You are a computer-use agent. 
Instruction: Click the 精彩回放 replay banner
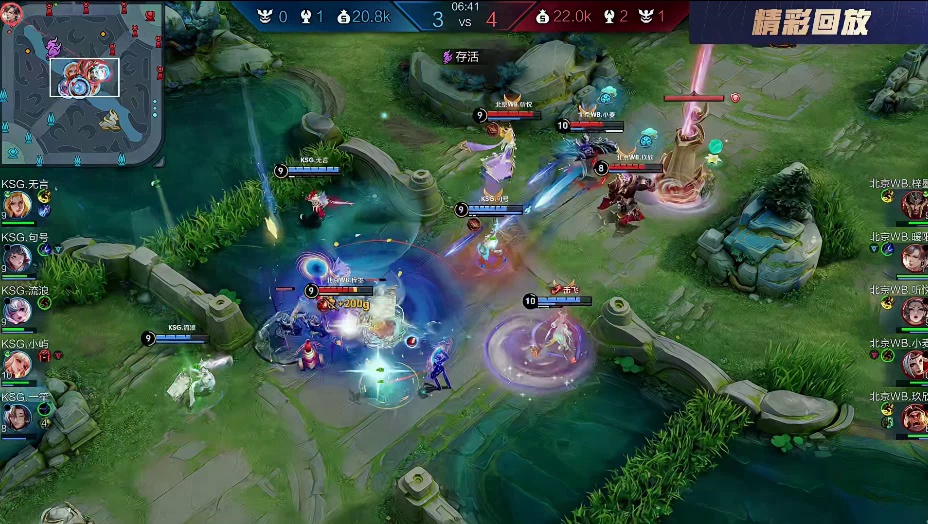point(810,22)
